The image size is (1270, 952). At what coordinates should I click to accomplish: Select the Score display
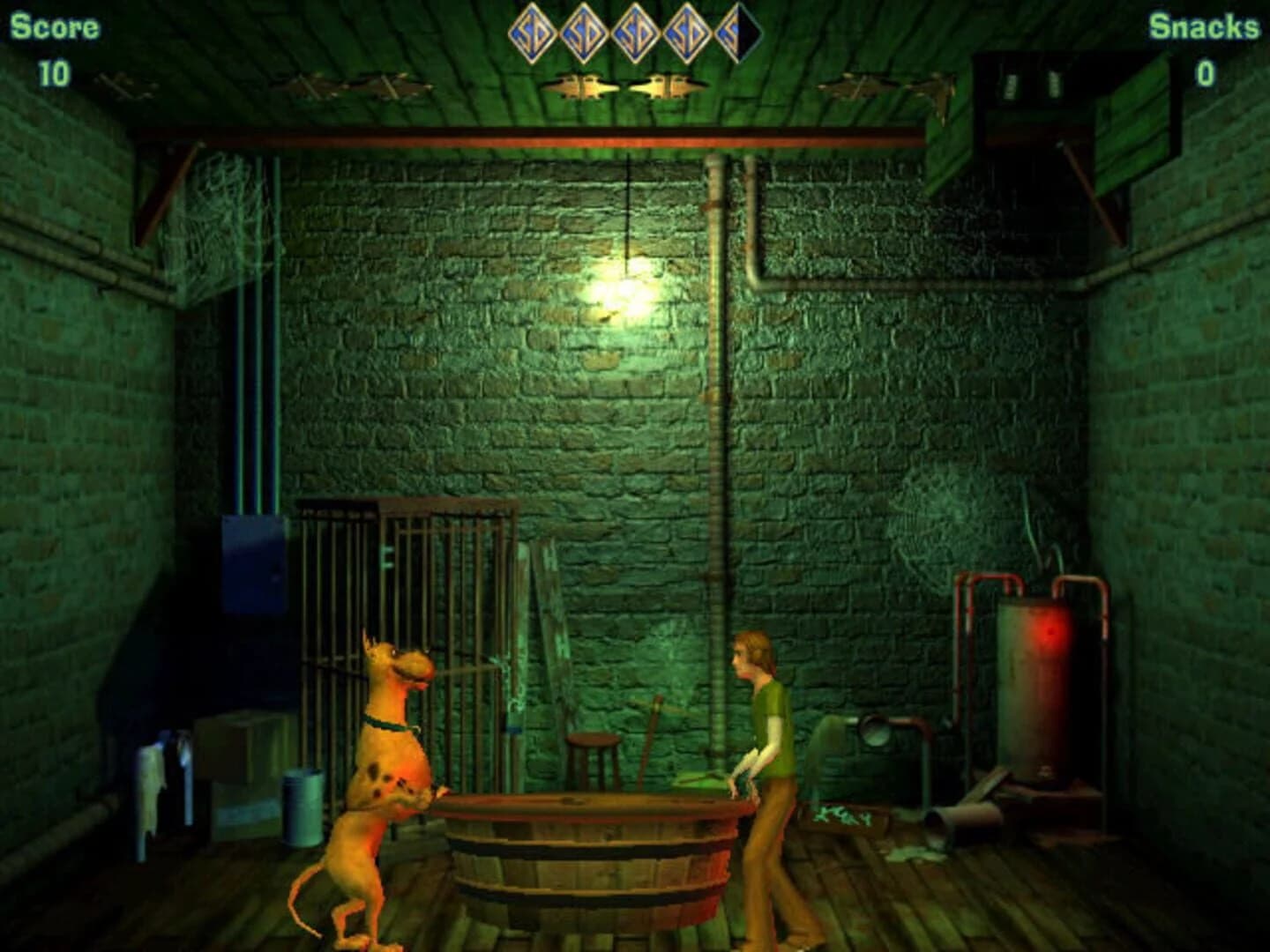[55, 48]
